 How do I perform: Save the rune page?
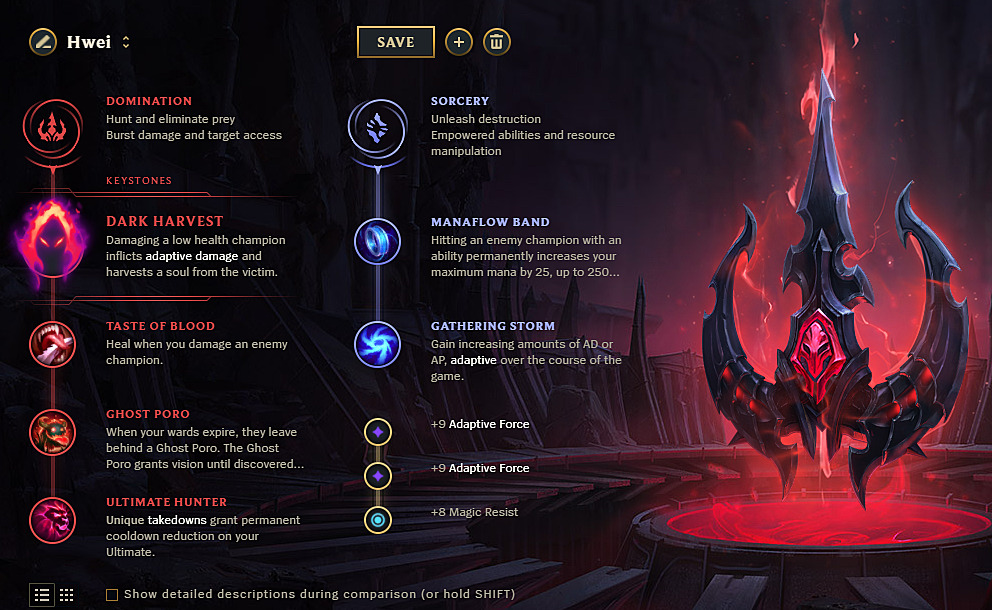[x=396, y=42]
